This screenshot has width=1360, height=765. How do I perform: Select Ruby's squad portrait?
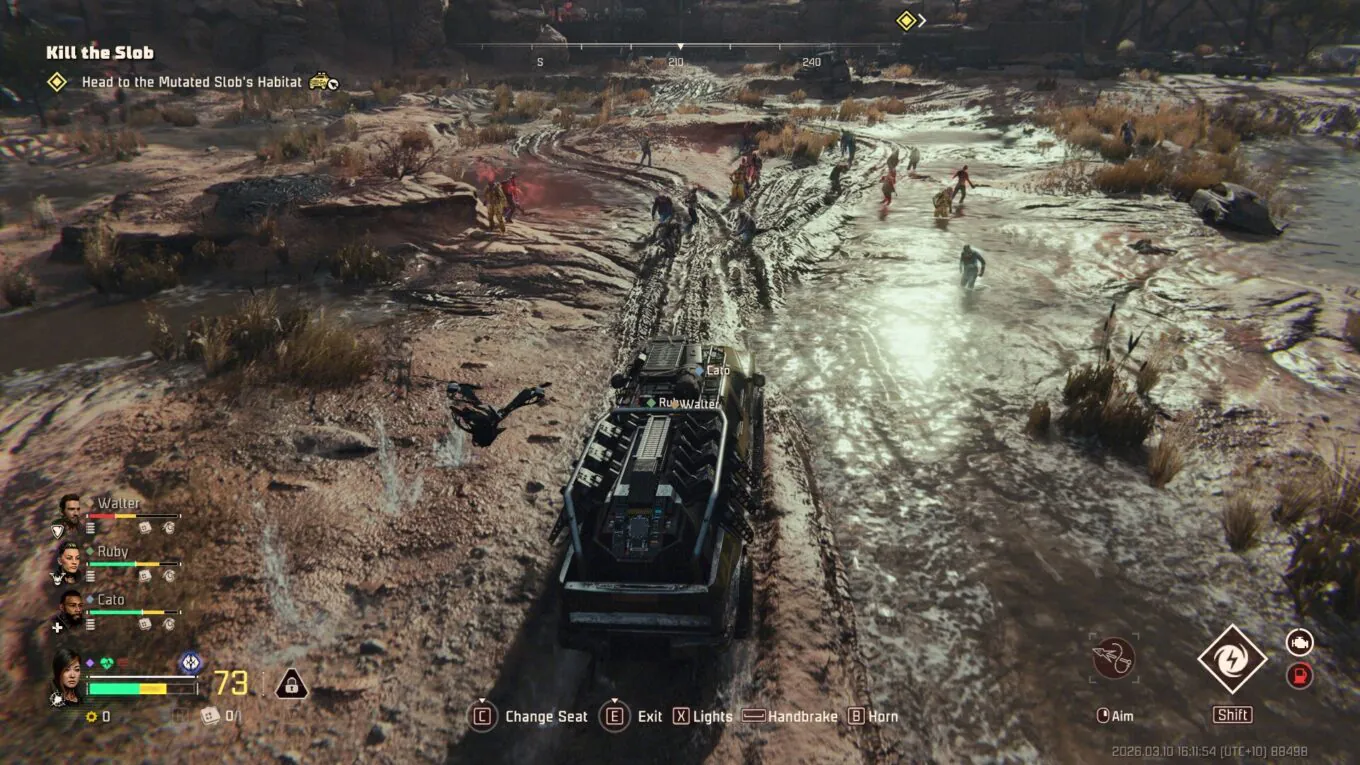pyautogui.click(x=69, y=559)
